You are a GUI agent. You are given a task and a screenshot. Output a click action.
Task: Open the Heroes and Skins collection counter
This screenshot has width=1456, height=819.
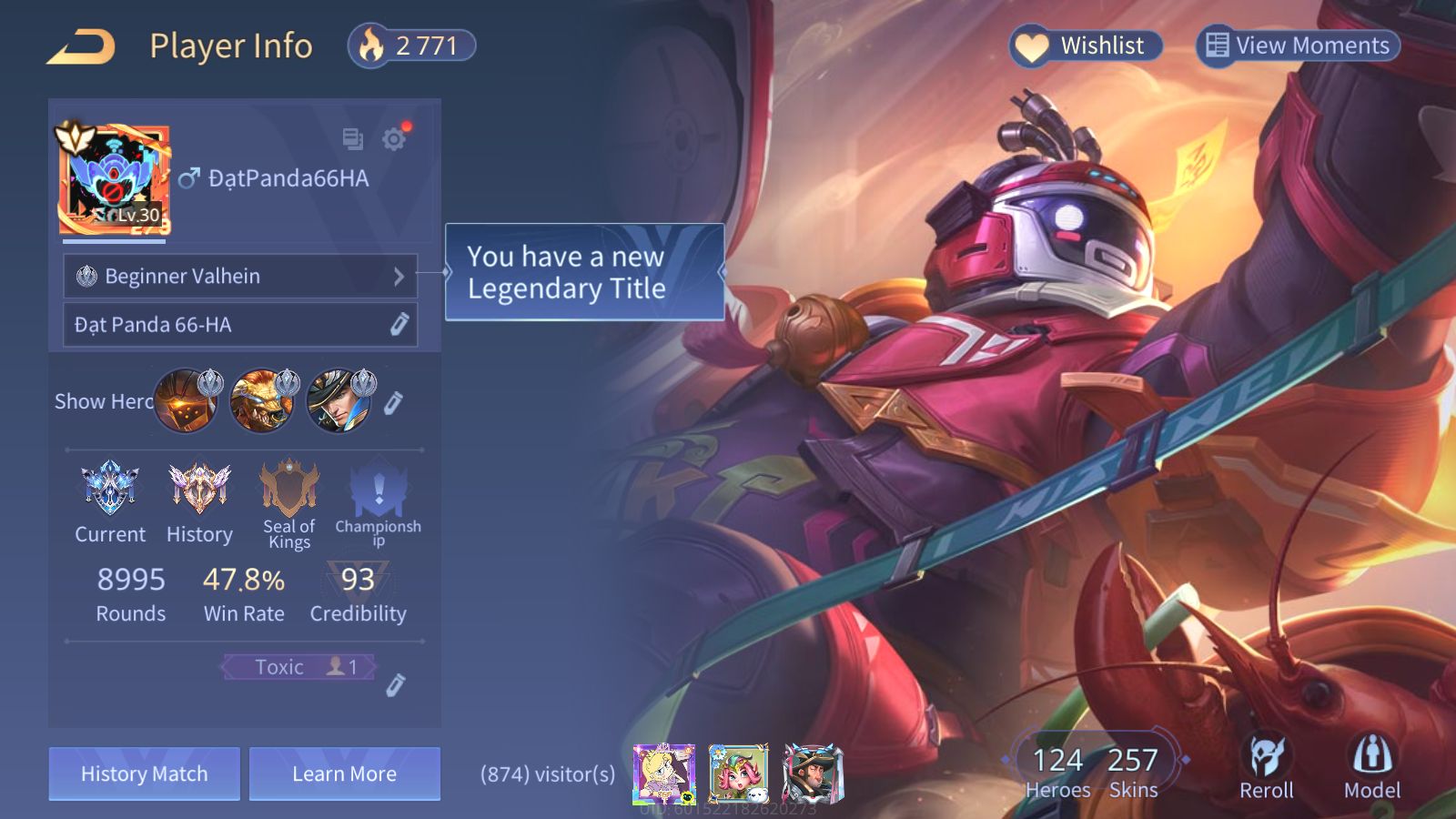click(x=1093, y=772)
